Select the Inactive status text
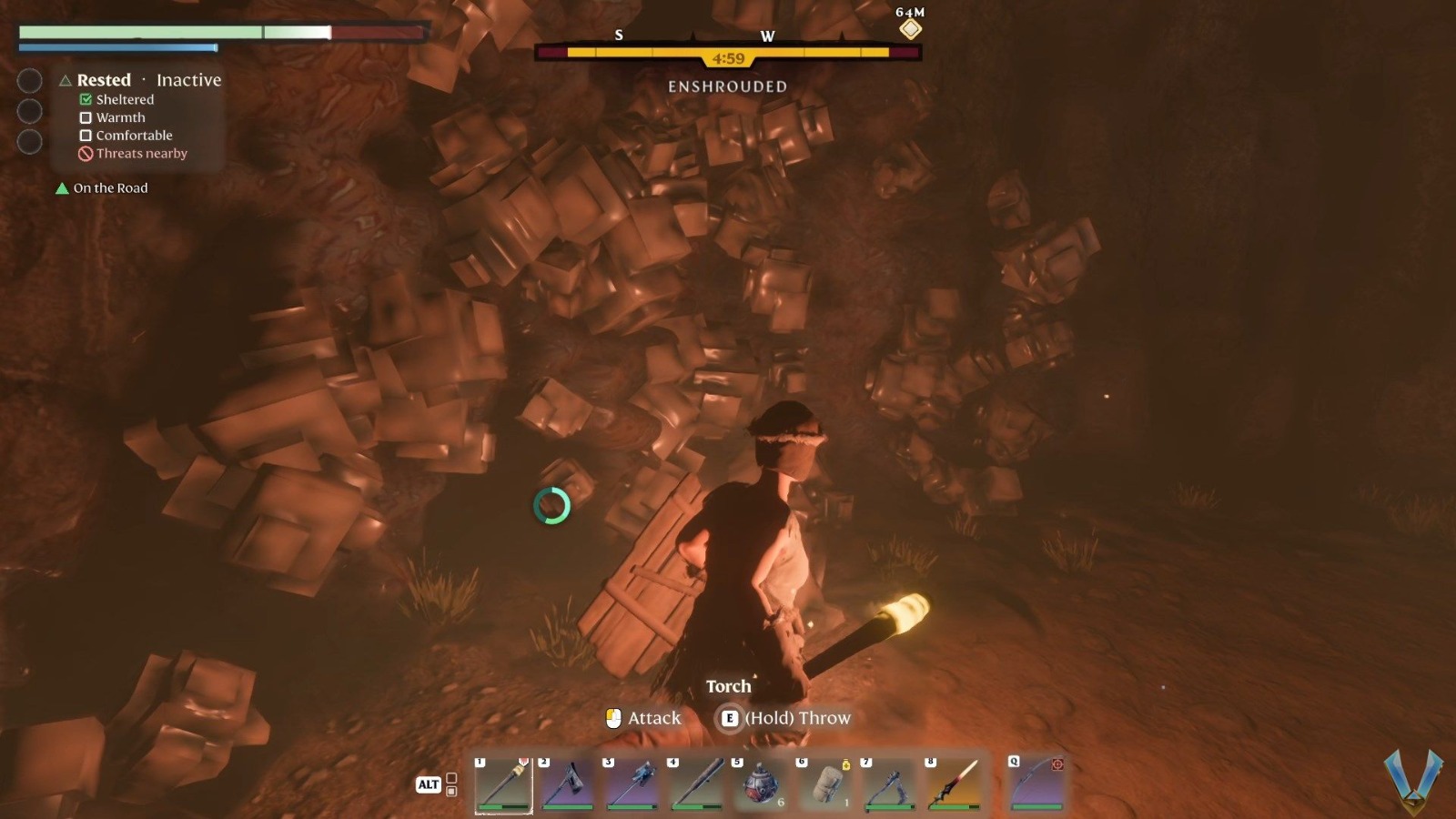The width and height of the screenshot is (1456, 819). pos(188,80)
